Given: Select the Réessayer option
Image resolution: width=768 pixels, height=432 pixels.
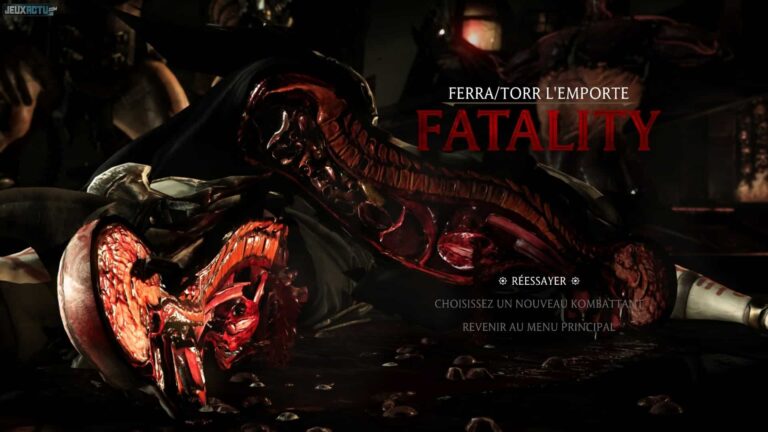Looking at the screenshot, I should [538, 280].
